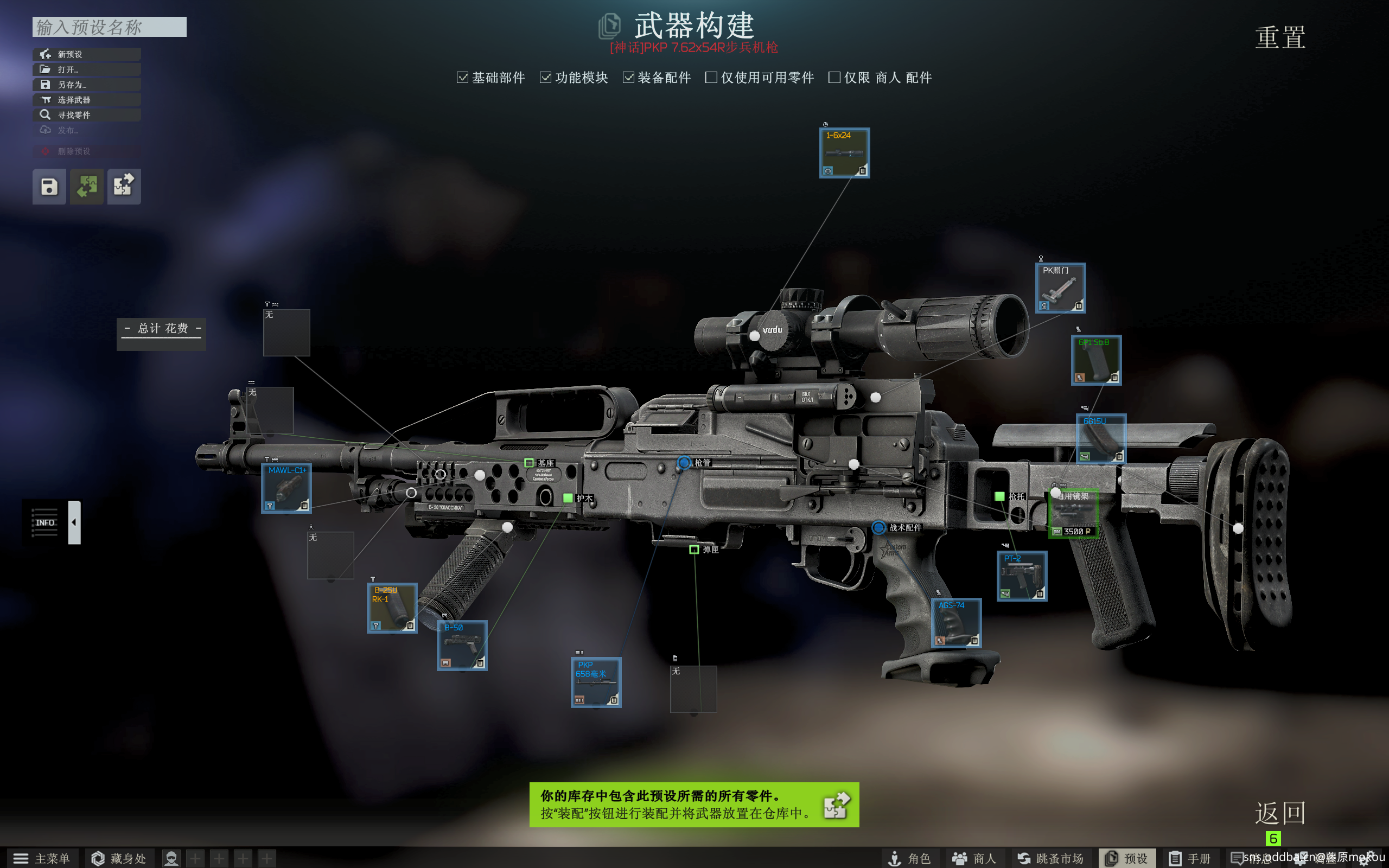Toggle the 基础部件 checkbox

tap(462, 78)
